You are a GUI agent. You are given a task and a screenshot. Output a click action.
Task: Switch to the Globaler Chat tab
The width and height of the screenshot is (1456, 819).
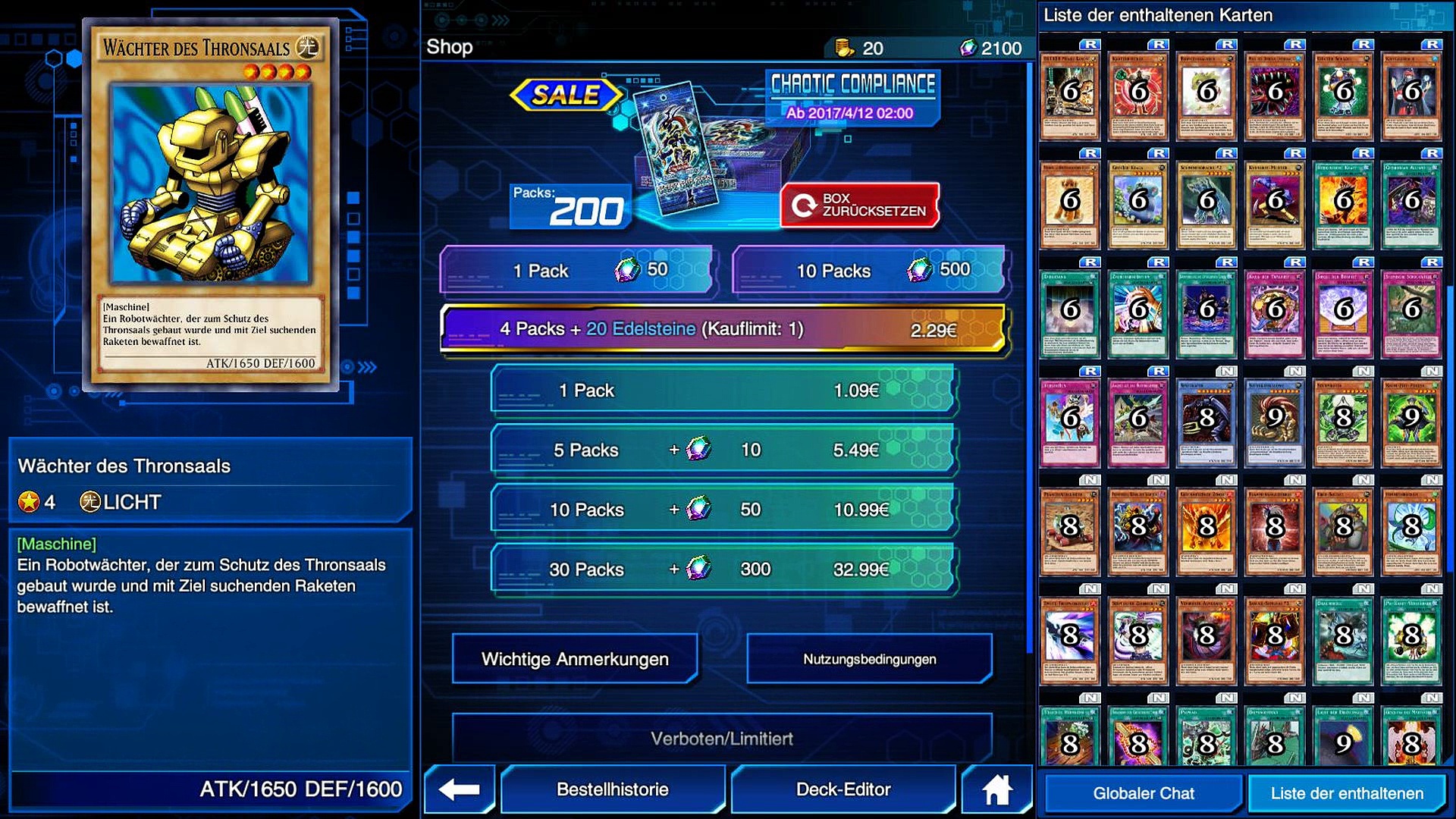coord(1144,793)
